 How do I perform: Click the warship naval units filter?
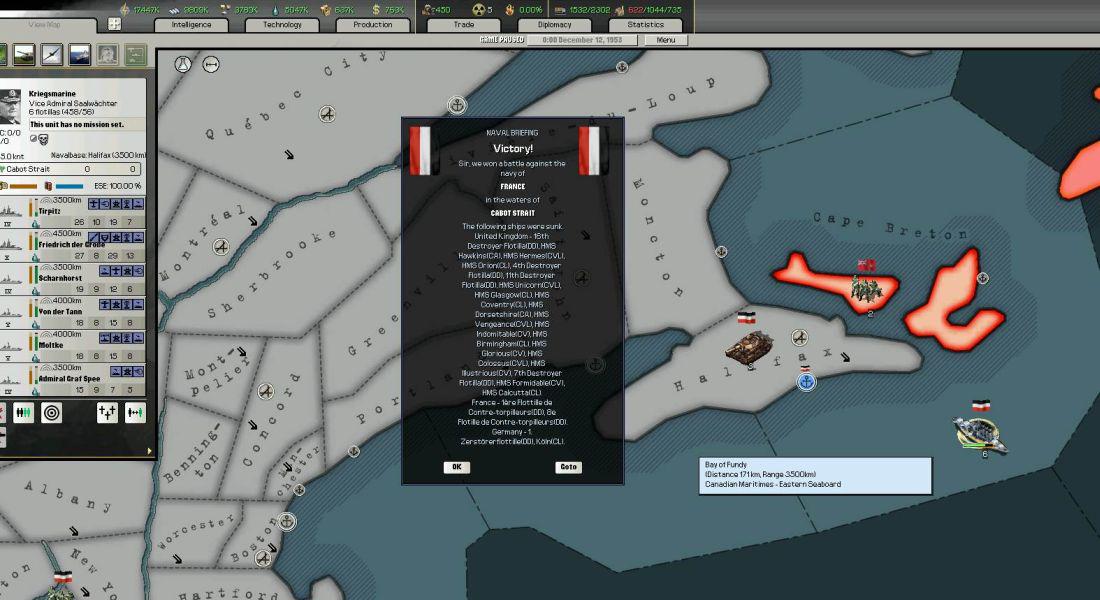point(79,54)
